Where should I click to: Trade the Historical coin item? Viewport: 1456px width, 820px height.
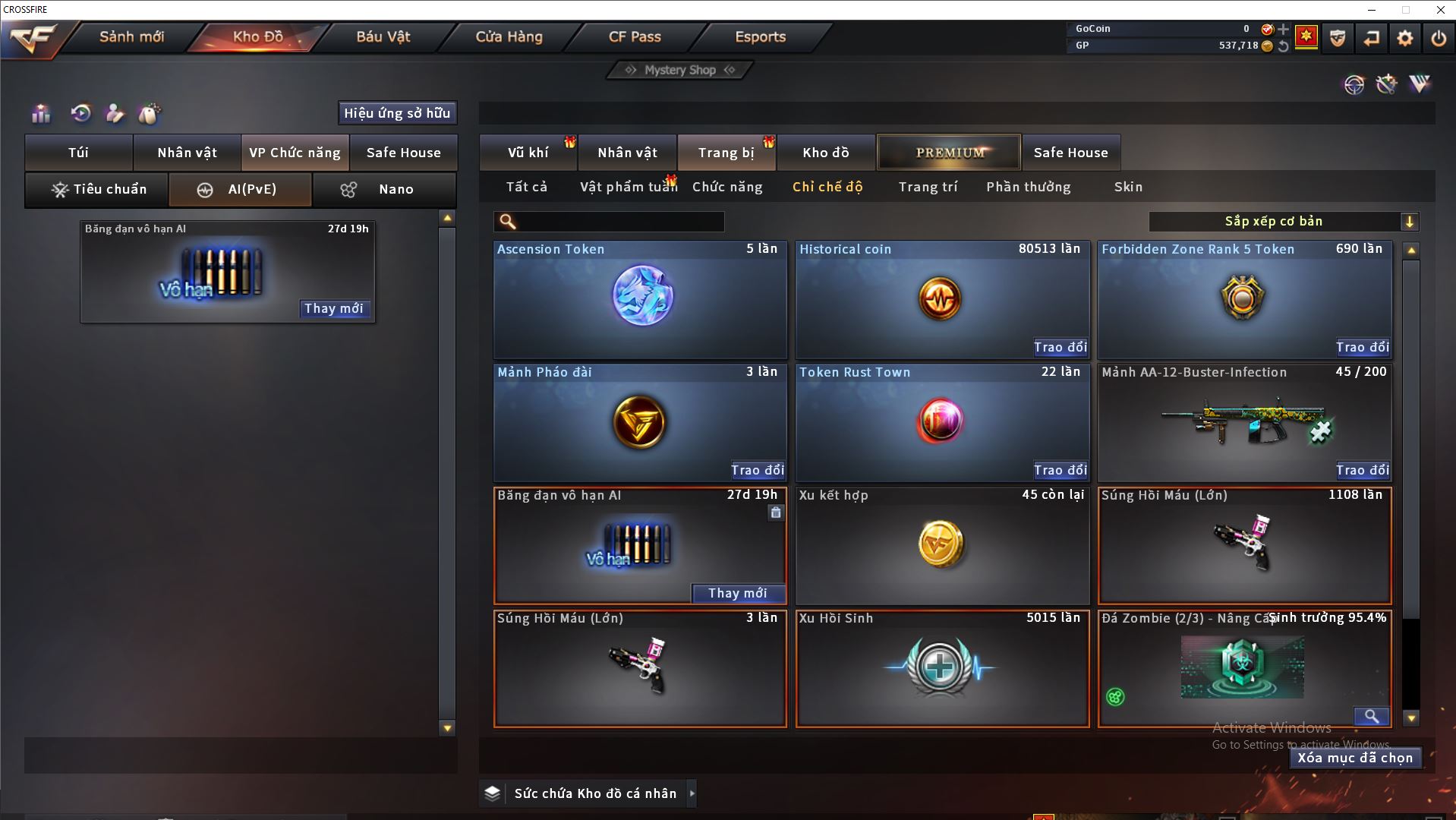[1060, 348]
